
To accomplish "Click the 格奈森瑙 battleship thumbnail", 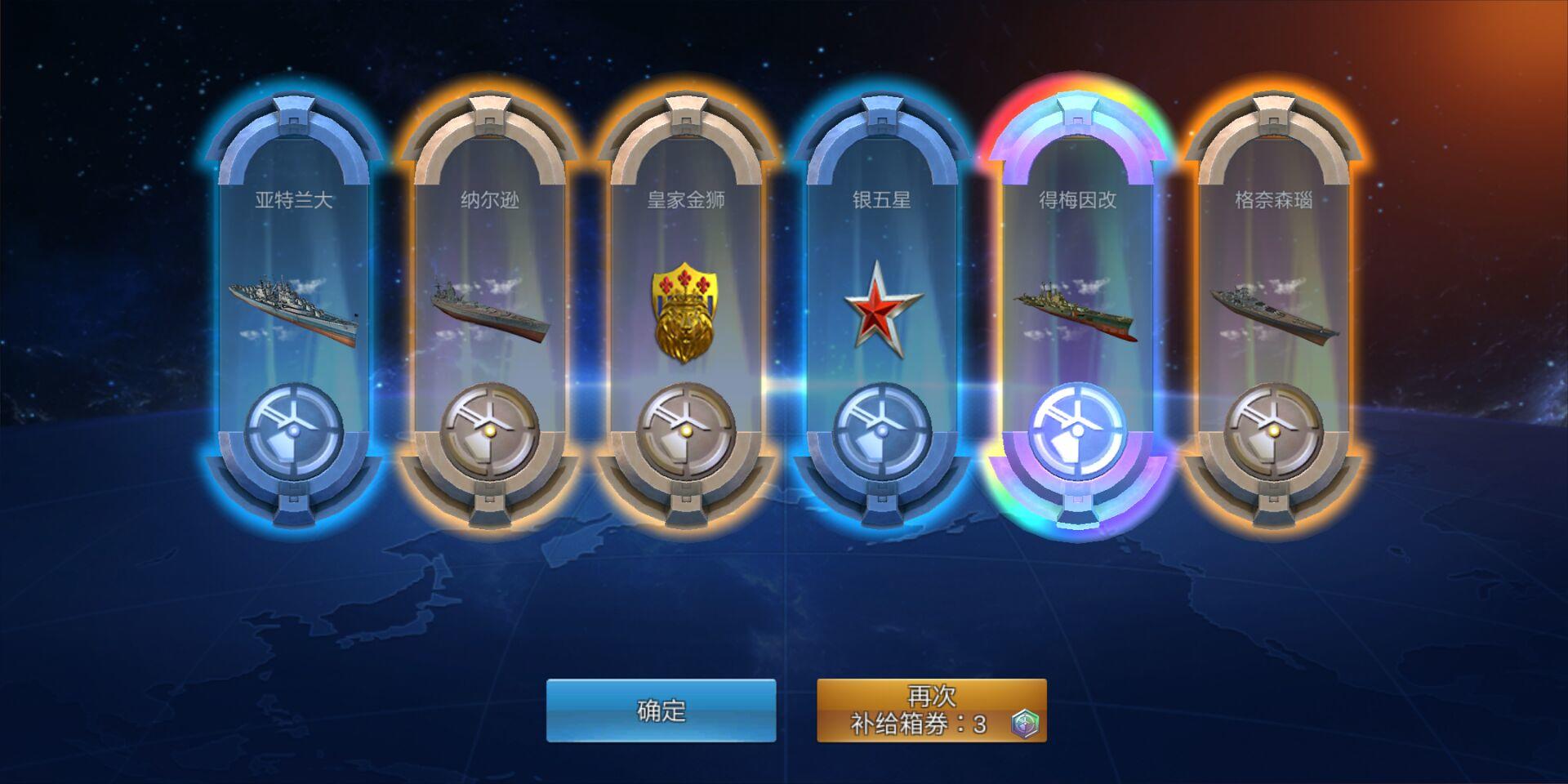I will click(x=1272, y=310).
